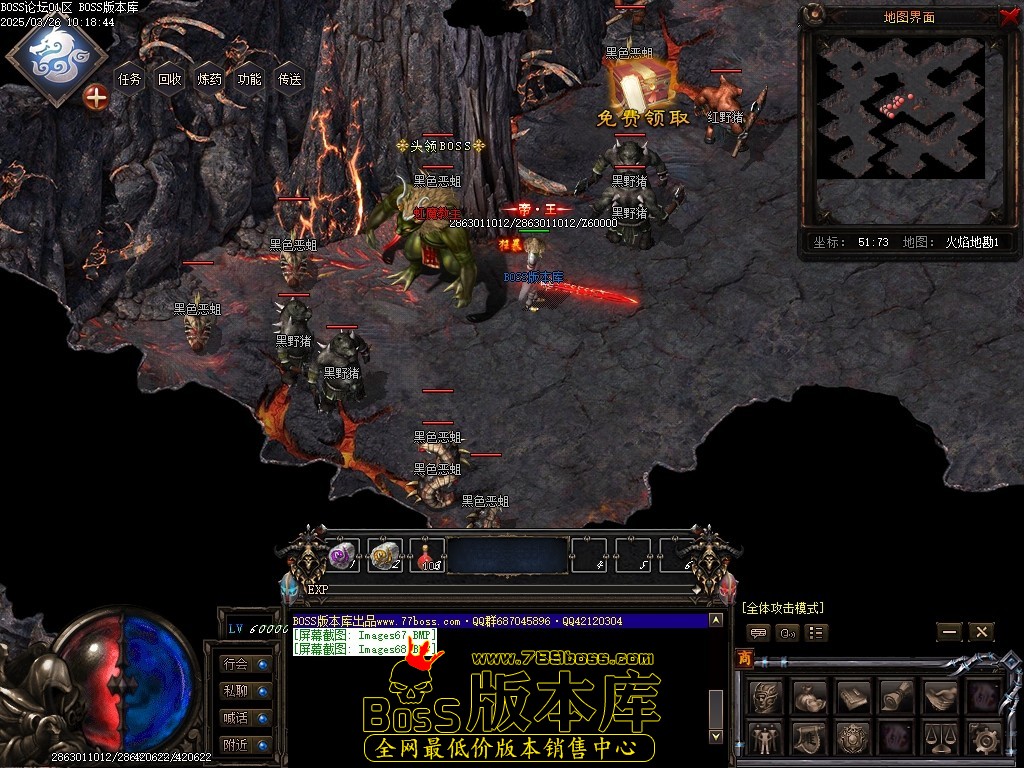Viewport: 1024px width, 768px height.
Task: Select the 功能 functions button
Action: 250,79
